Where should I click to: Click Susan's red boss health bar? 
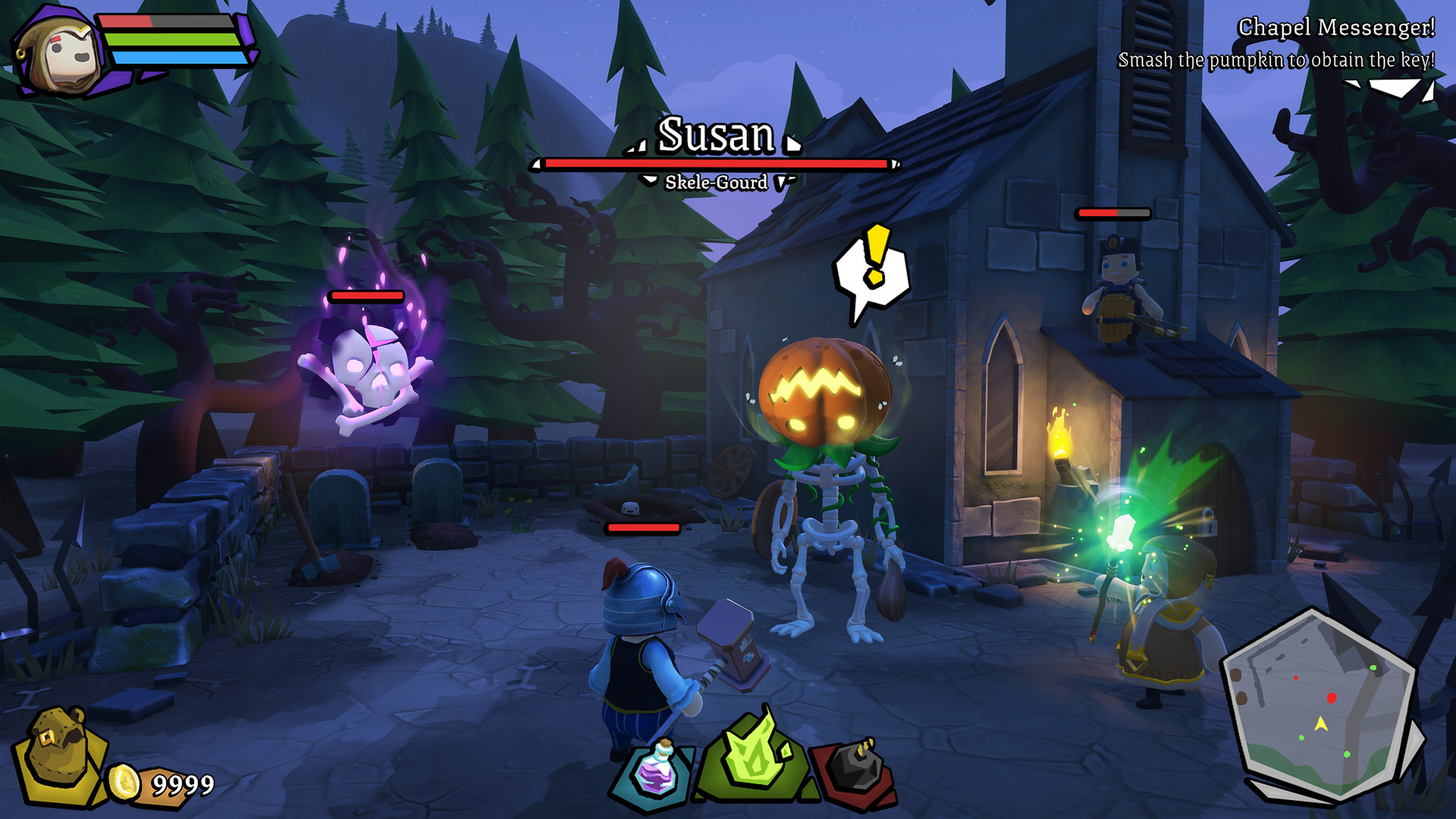coord(716,163)
